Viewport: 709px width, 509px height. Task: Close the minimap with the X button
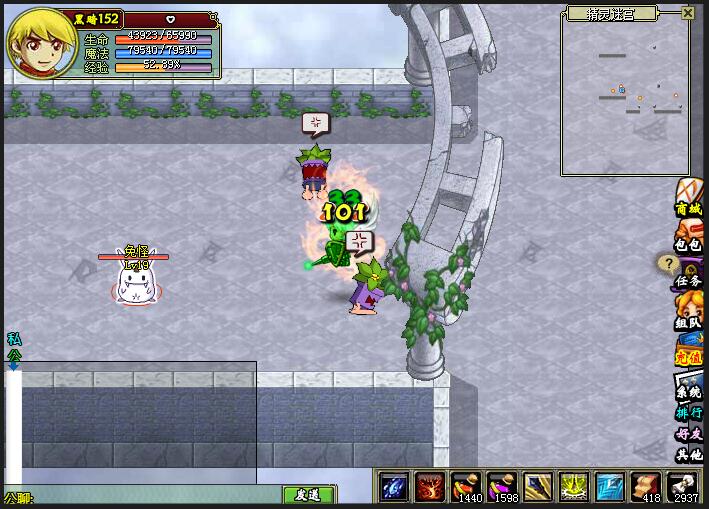(688, 13)
